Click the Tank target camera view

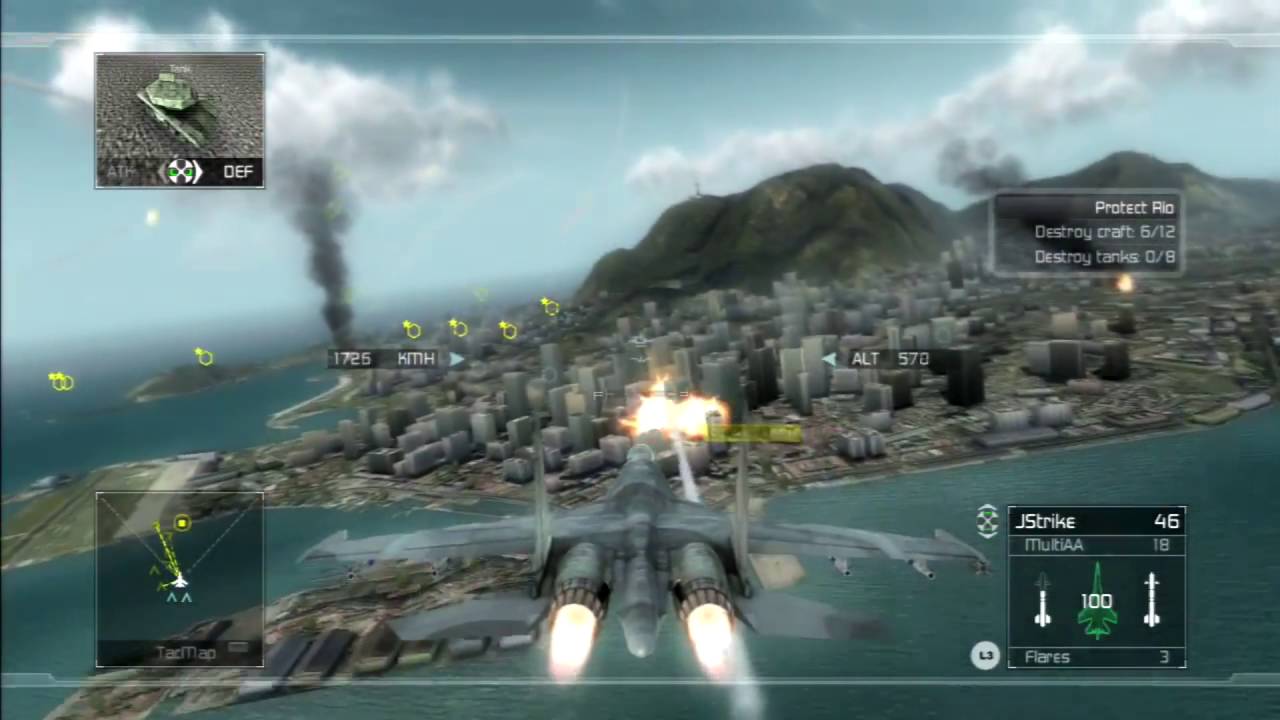click(x=180, y=106)
